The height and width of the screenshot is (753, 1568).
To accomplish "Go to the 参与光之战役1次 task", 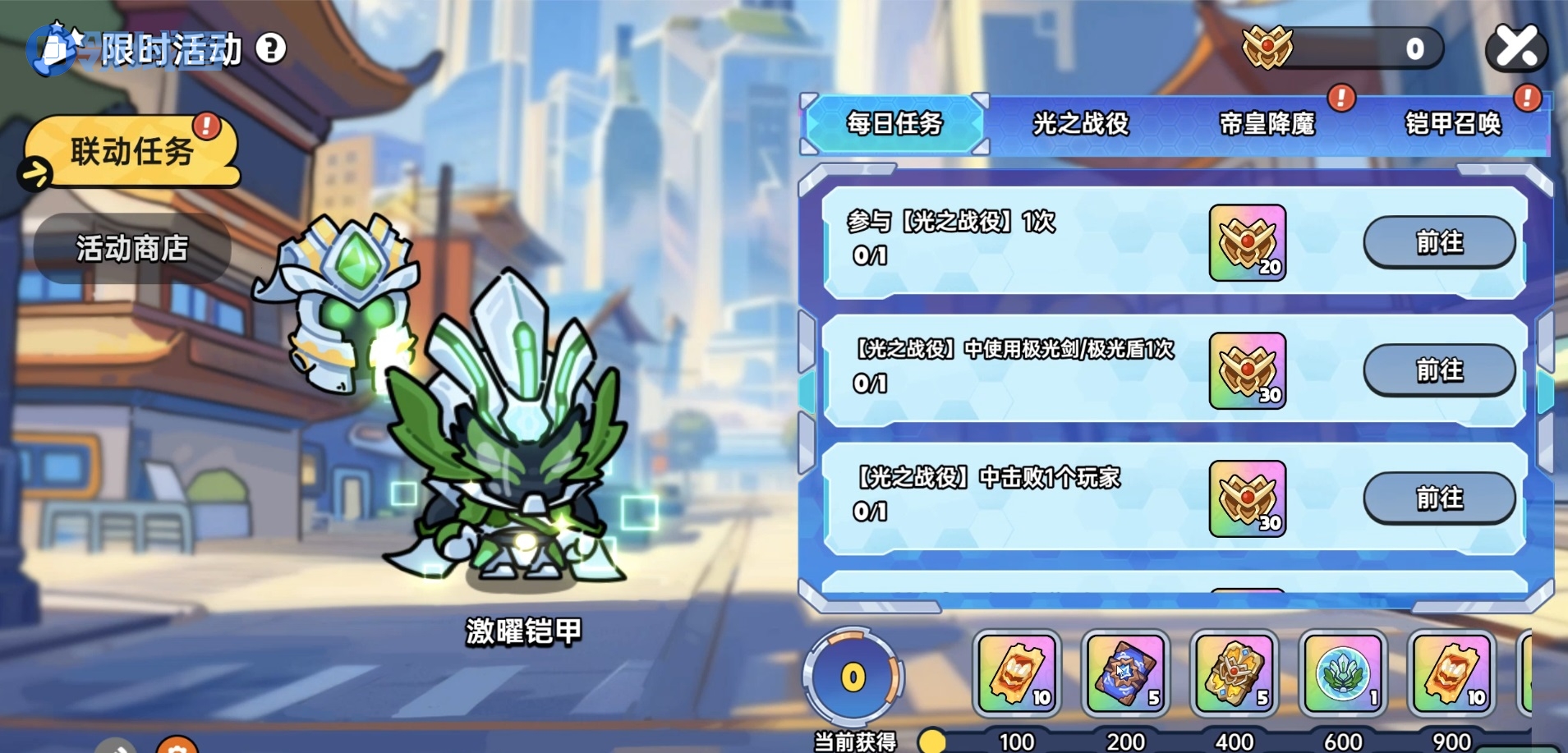I will pos(1439,242).
